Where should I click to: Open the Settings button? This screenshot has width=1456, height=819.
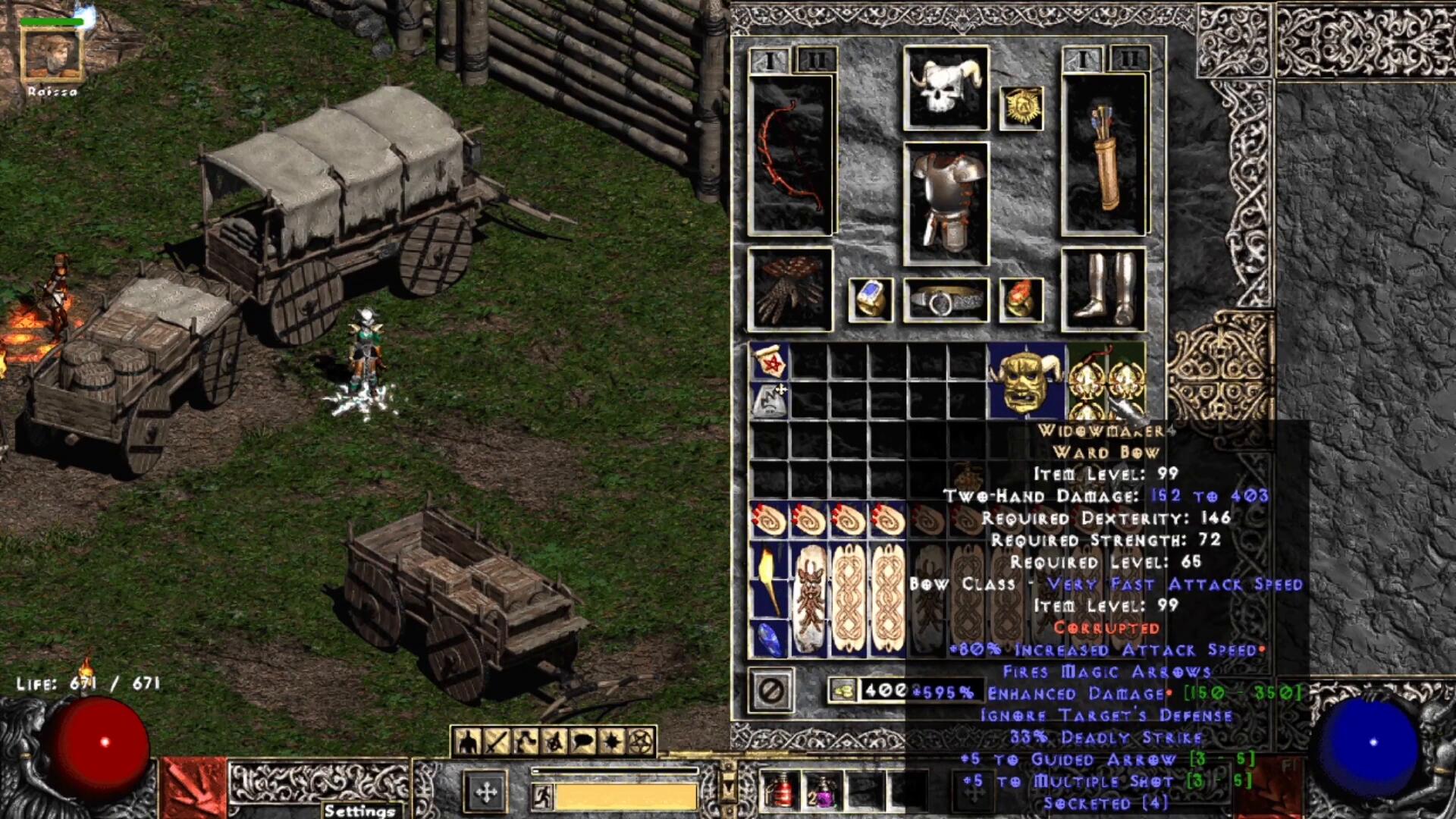pyautogui.click(x=359, y=810)
